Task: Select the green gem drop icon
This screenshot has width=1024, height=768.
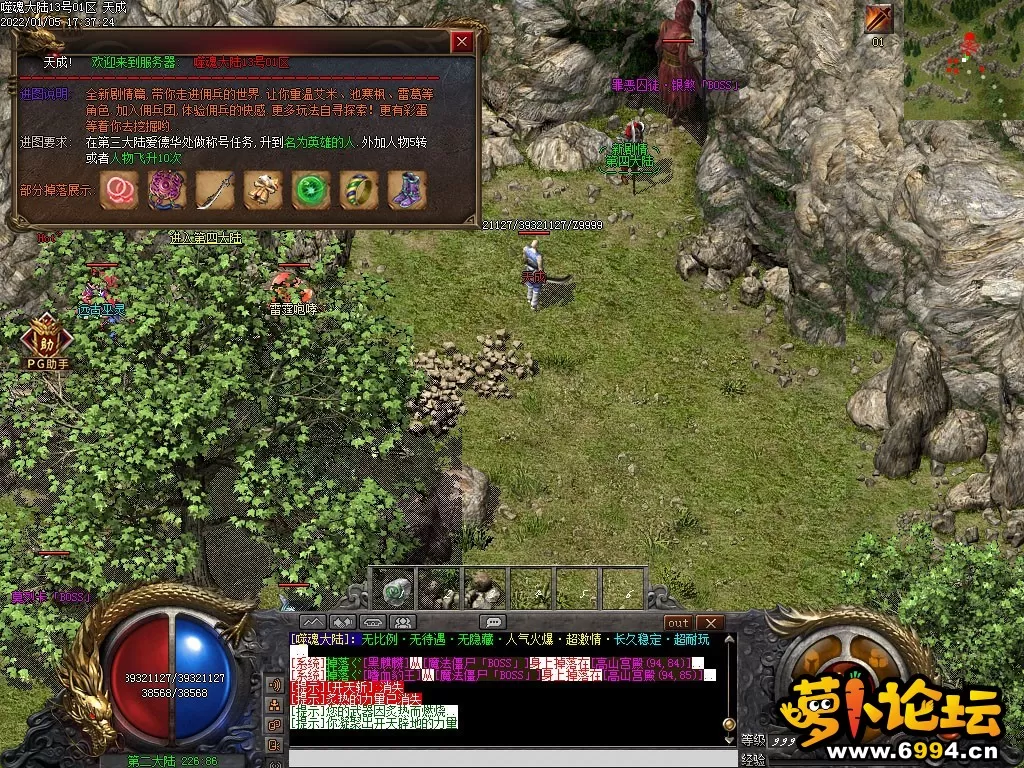Action: [x=311, y=190]
